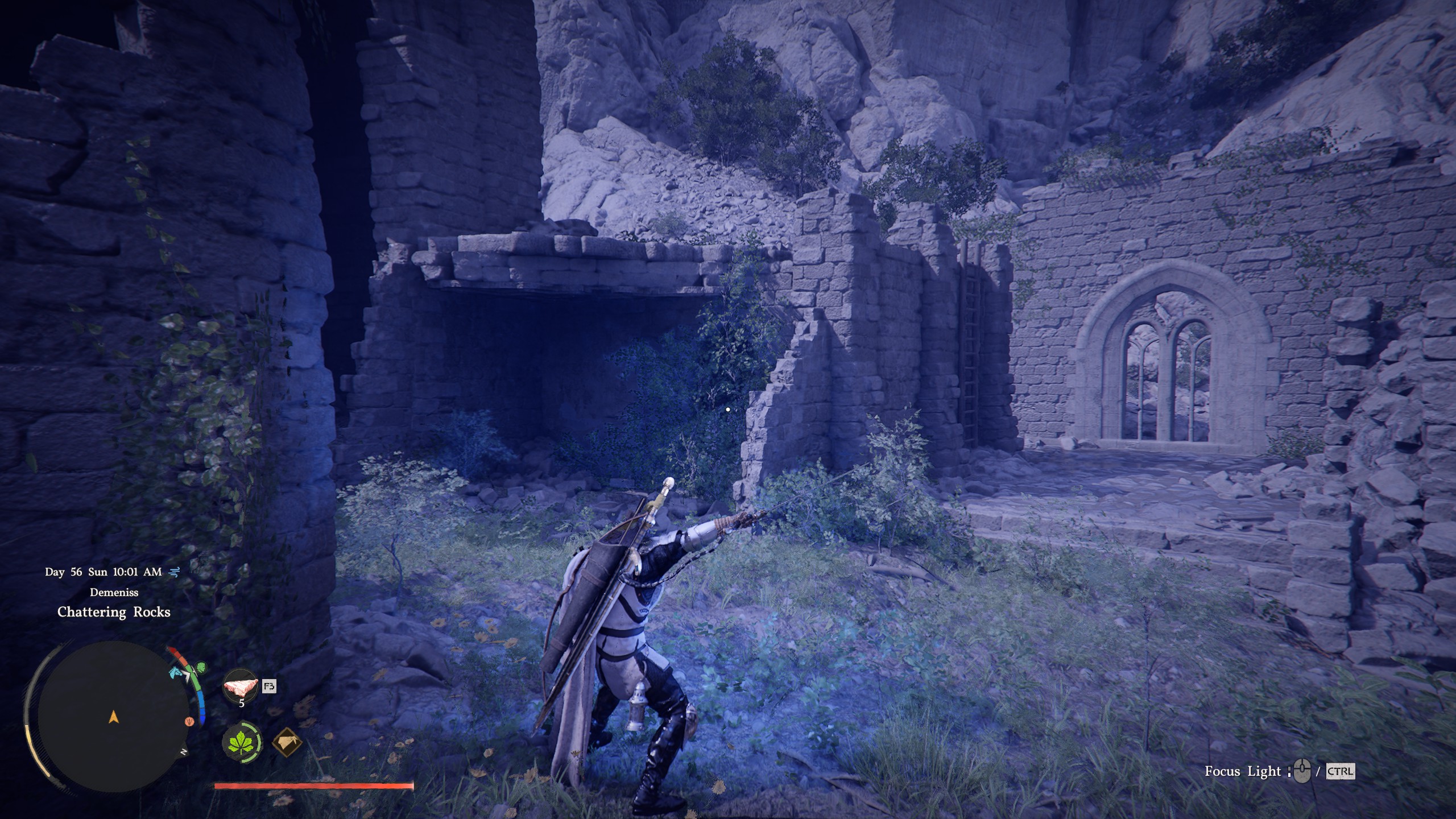This screenshot has width=1456, height=819.
Task: Click the green character head icon near the compass
Action: tap(201, 667)
